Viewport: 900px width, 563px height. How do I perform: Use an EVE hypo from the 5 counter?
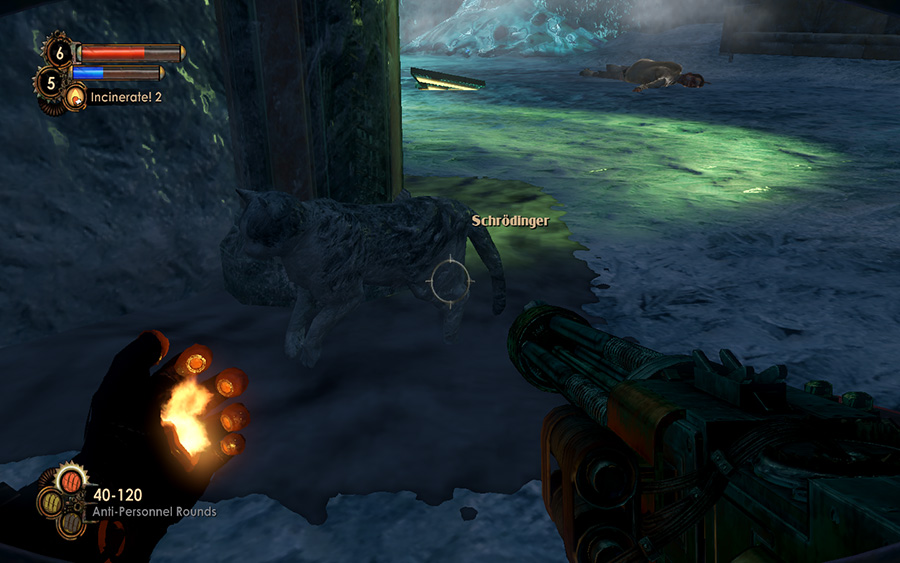coord(50,80)
